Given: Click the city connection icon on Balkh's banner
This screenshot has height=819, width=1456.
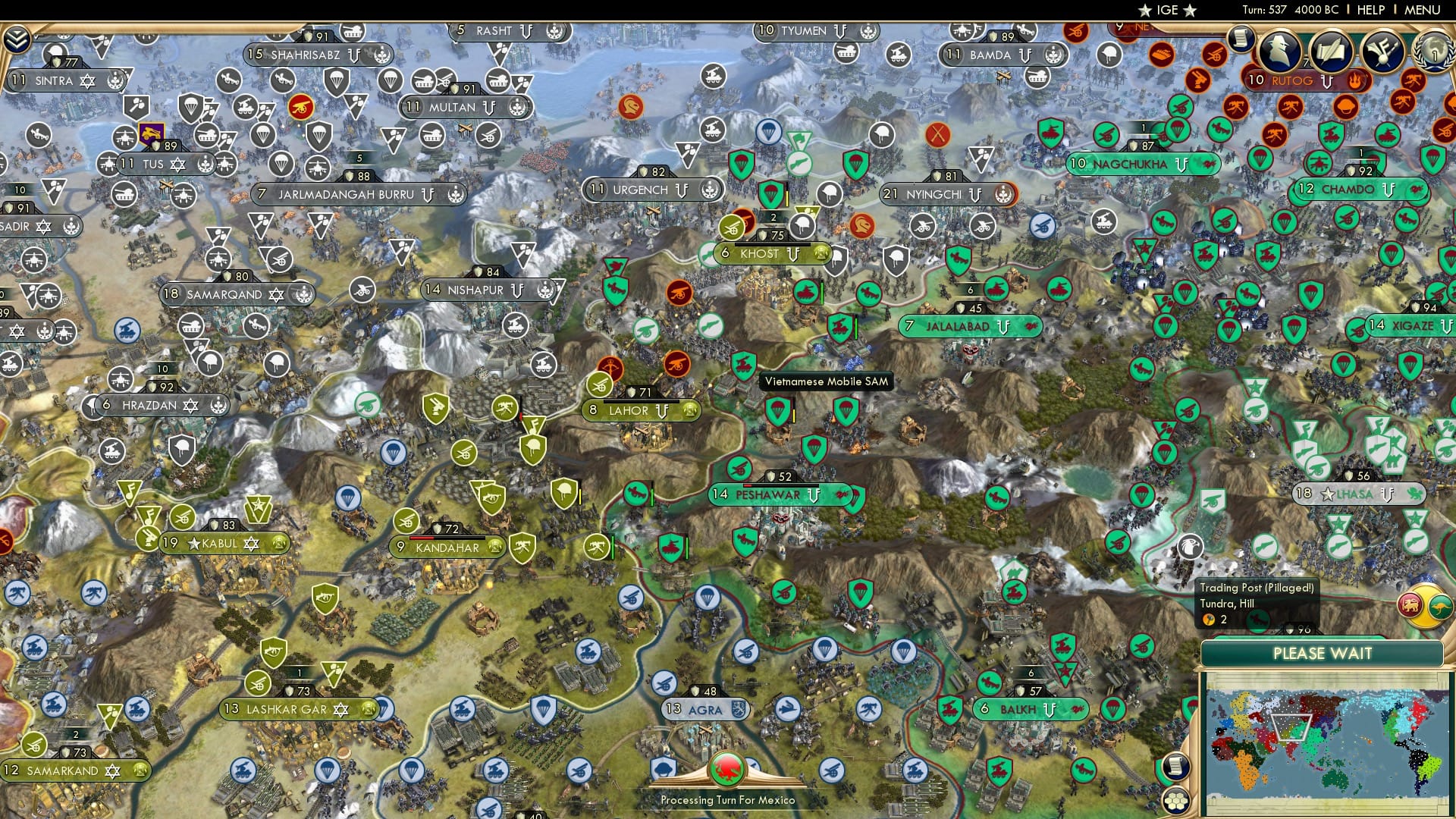Looking at the screenshot, I should point(1049,711).
